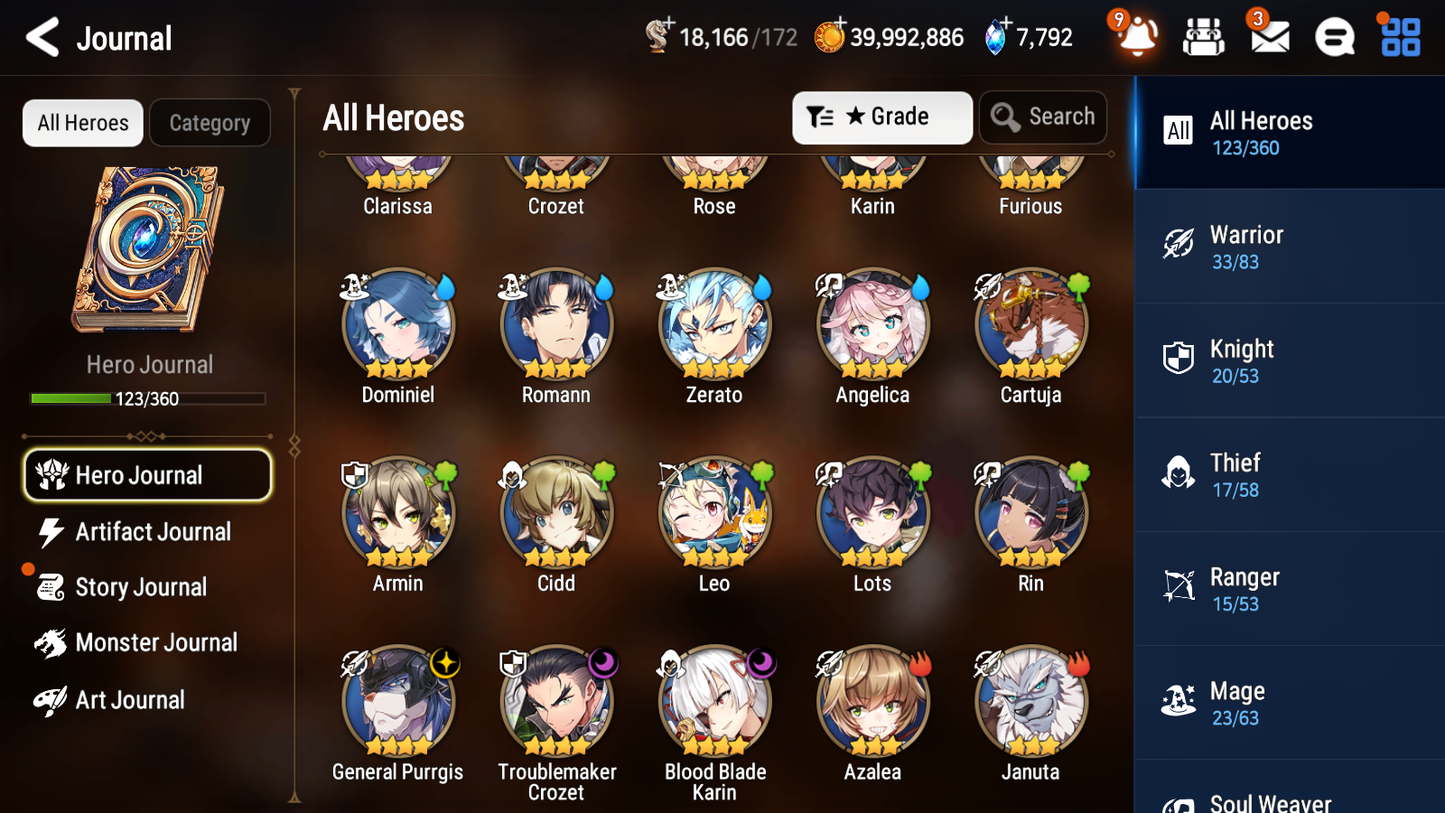Open the mail inbox icon
Screen dimensions: 1445x813
(x=1268, y=36)
